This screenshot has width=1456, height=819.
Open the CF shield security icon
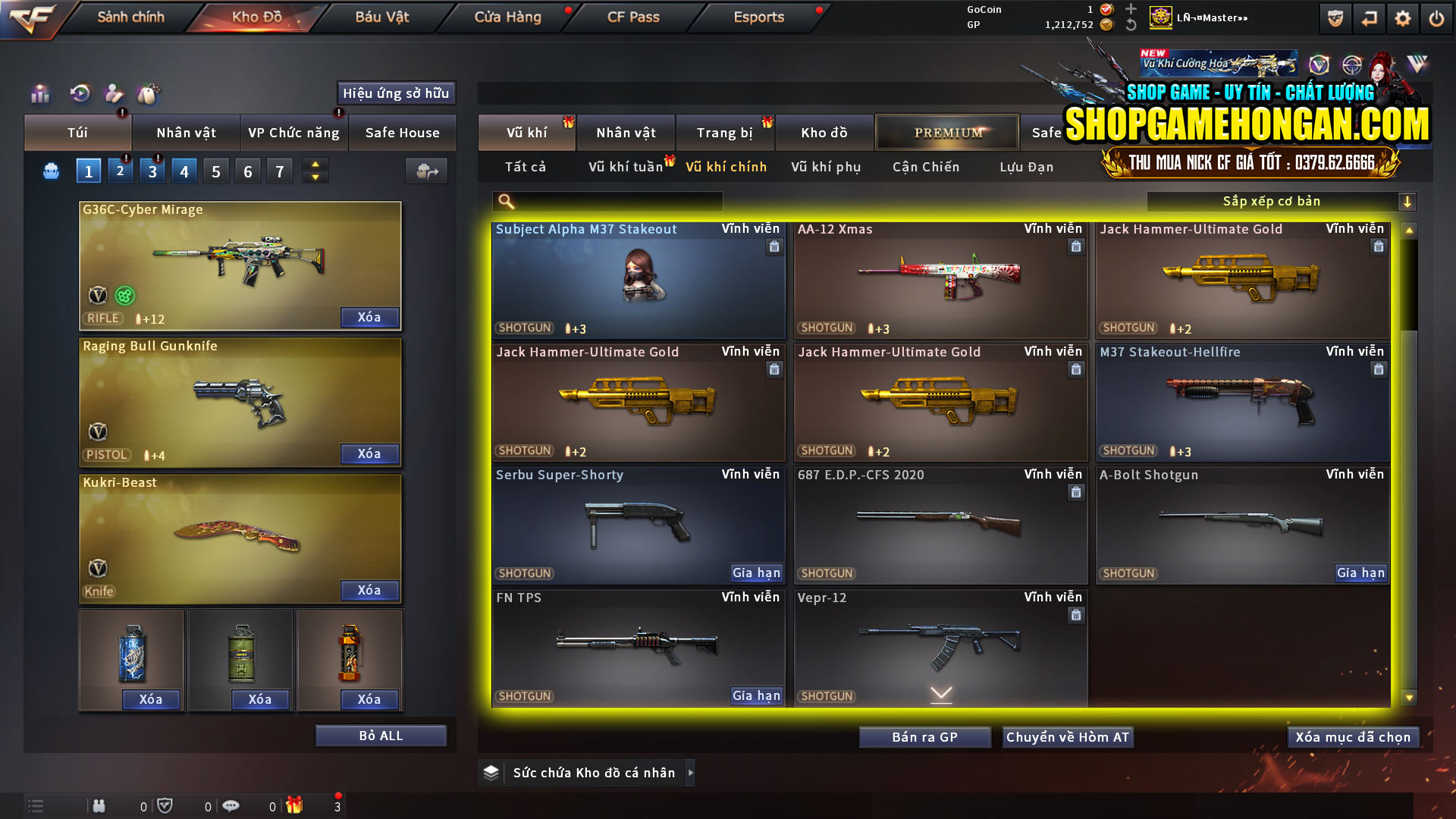click(1335, 17)
